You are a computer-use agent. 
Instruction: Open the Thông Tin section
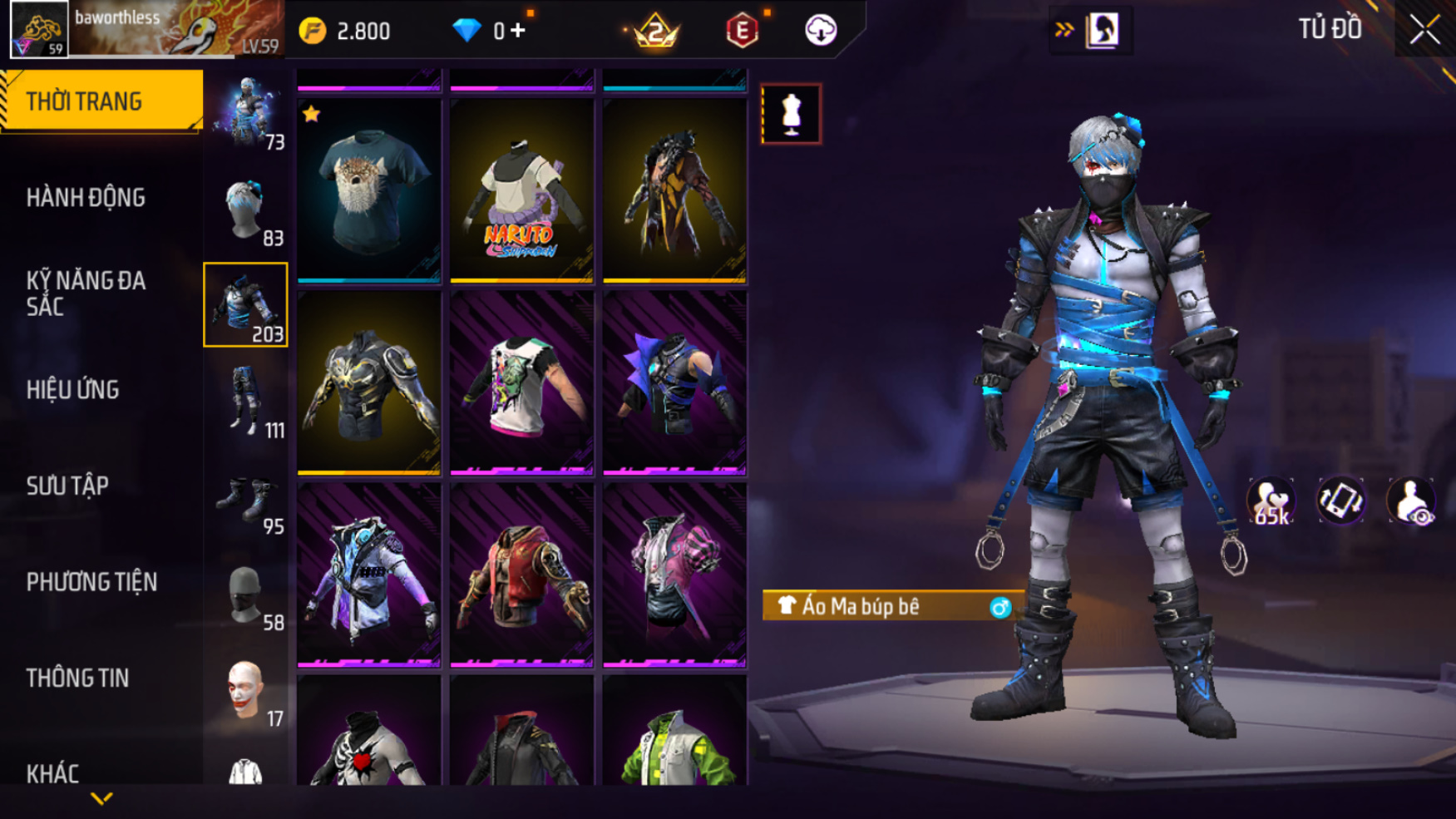click(77, 678)
